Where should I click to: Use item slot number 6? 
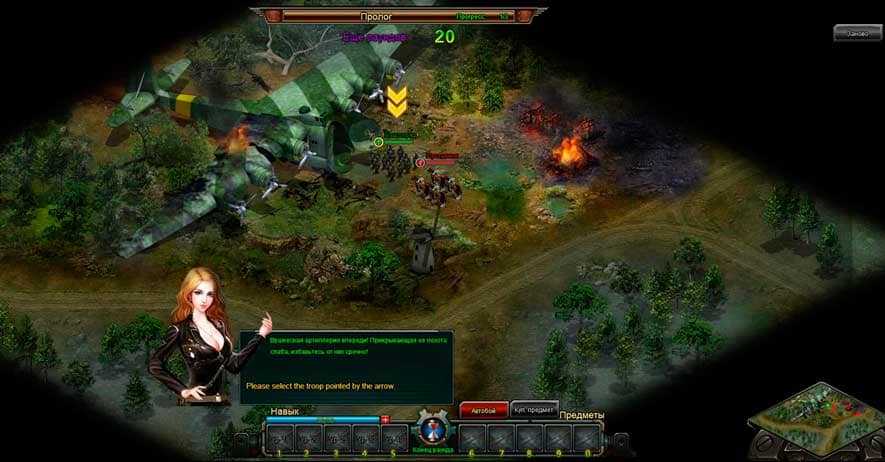pyautogui.click(x=473, y=437)
